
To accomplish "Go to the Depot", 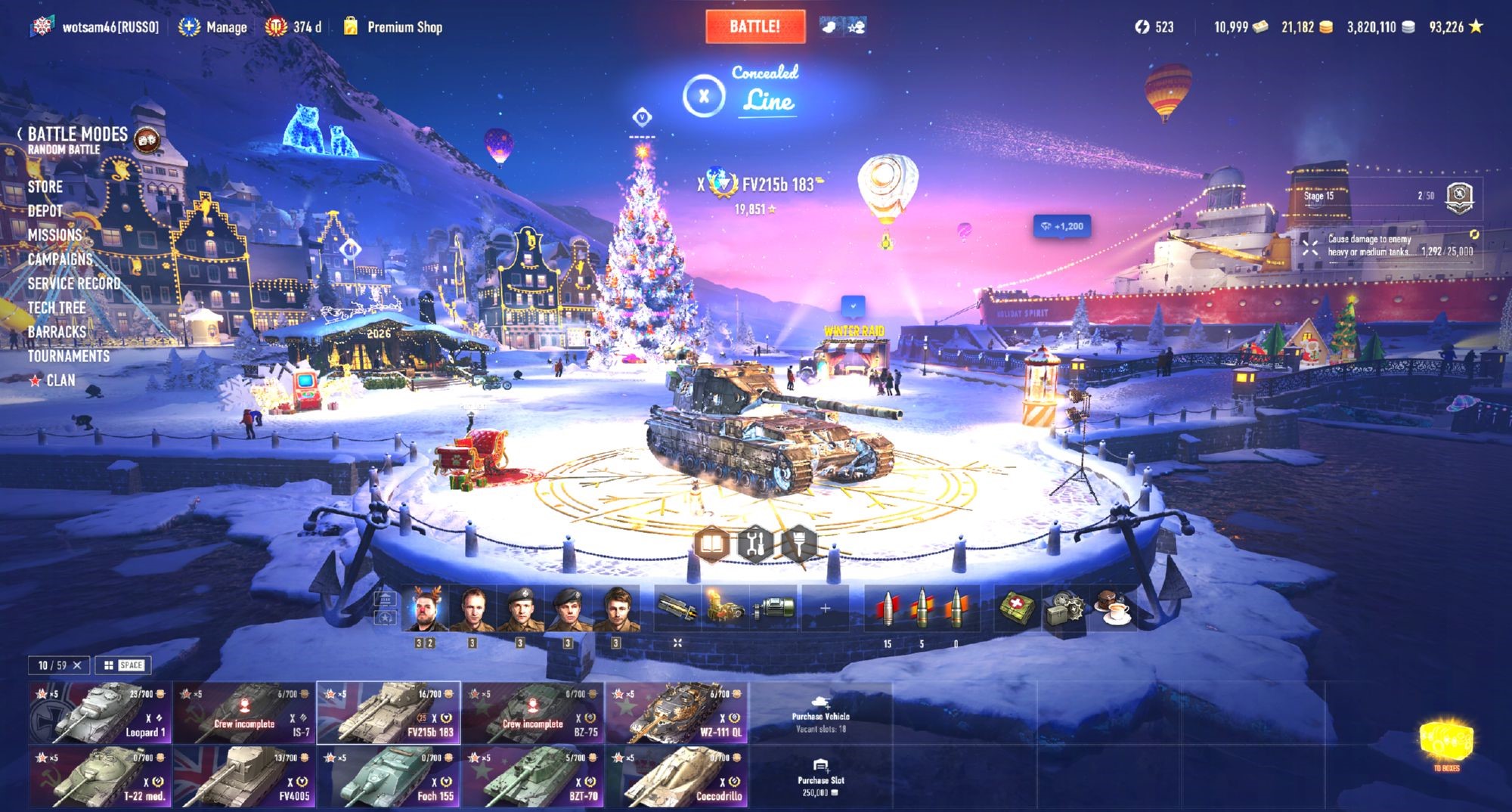I will (x=45, y=211).
